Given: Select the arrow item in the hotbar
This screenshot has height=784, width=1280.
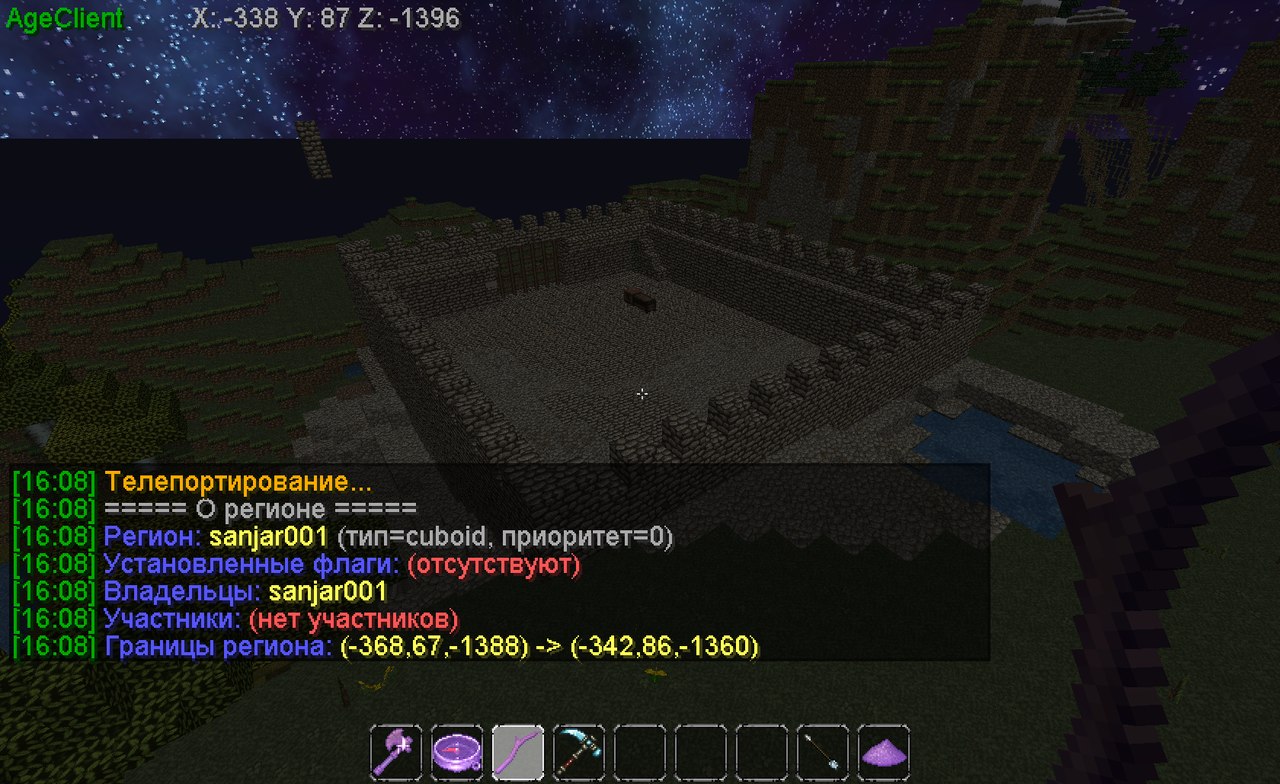Looking at the screenshot, I should [x=824, y=749].
